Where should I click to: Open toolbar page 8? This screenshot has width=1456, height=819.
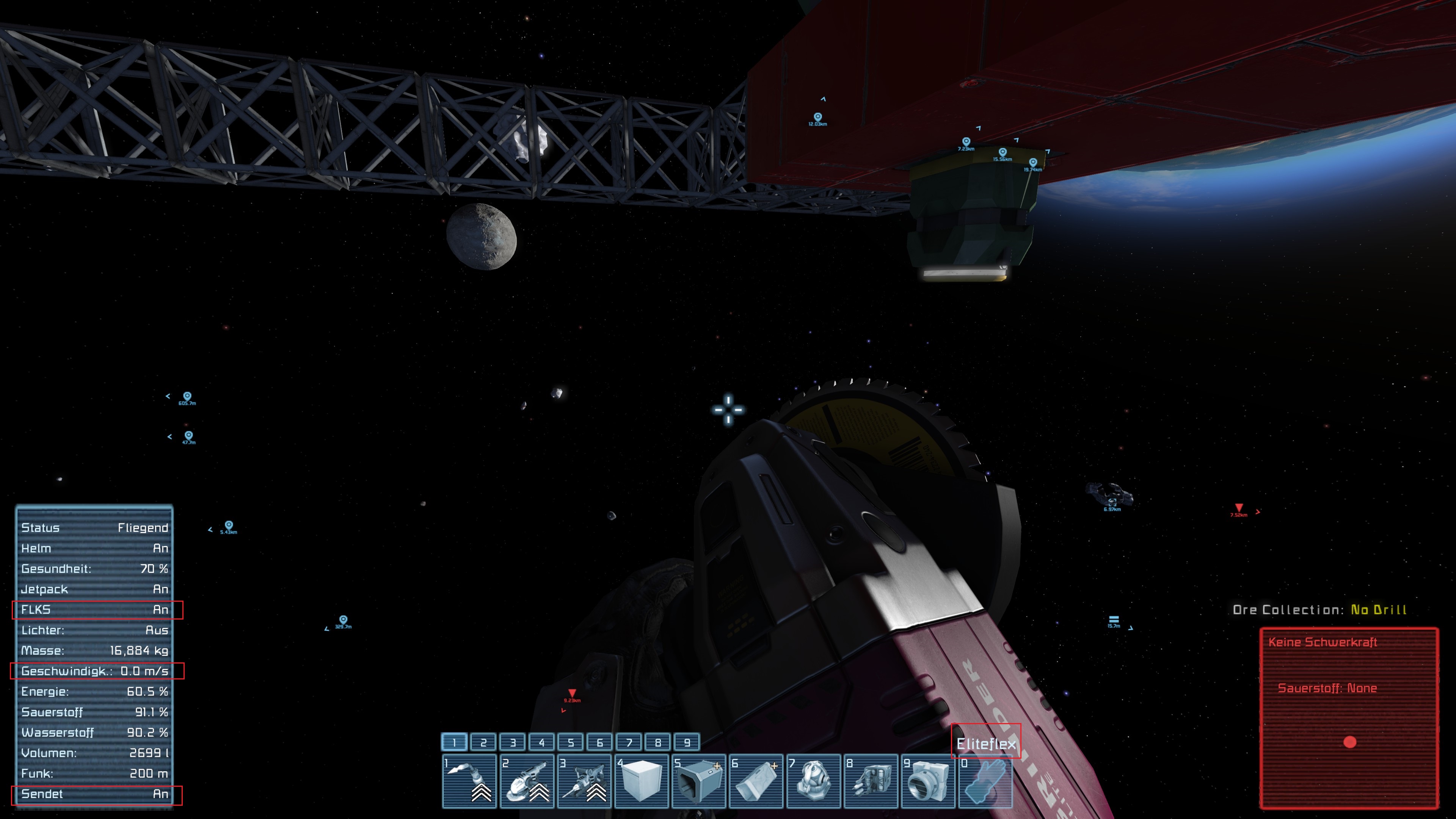coord(658,742)
